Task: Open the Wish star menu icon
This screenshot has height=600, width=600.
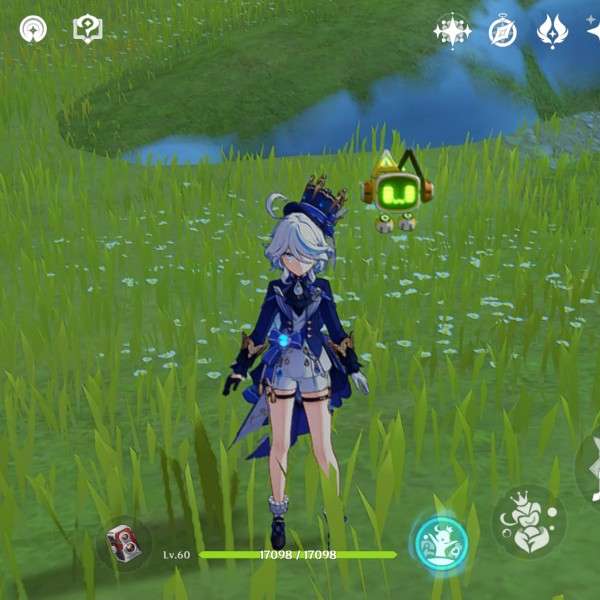Action: [452, 31]
